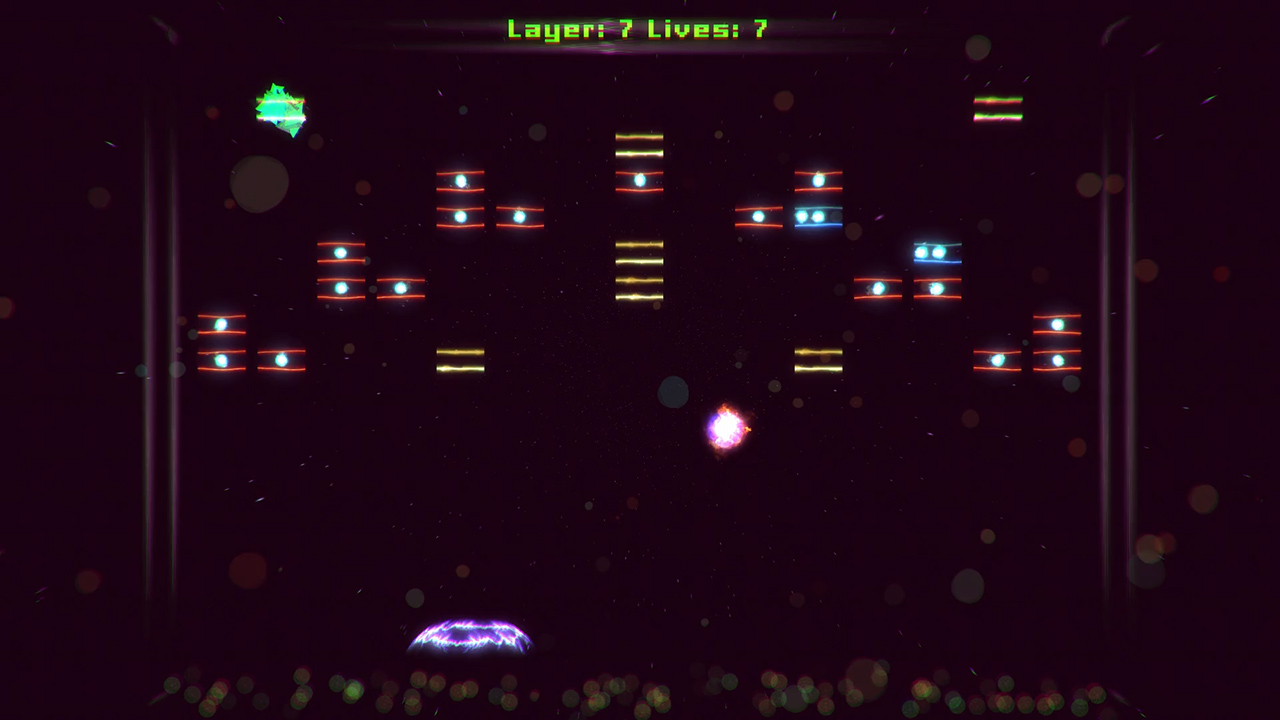The height and width of the screenshot is (720, 1280).
Task: Select the lone yellow brick left of center
Action: (x=461, y=362)
